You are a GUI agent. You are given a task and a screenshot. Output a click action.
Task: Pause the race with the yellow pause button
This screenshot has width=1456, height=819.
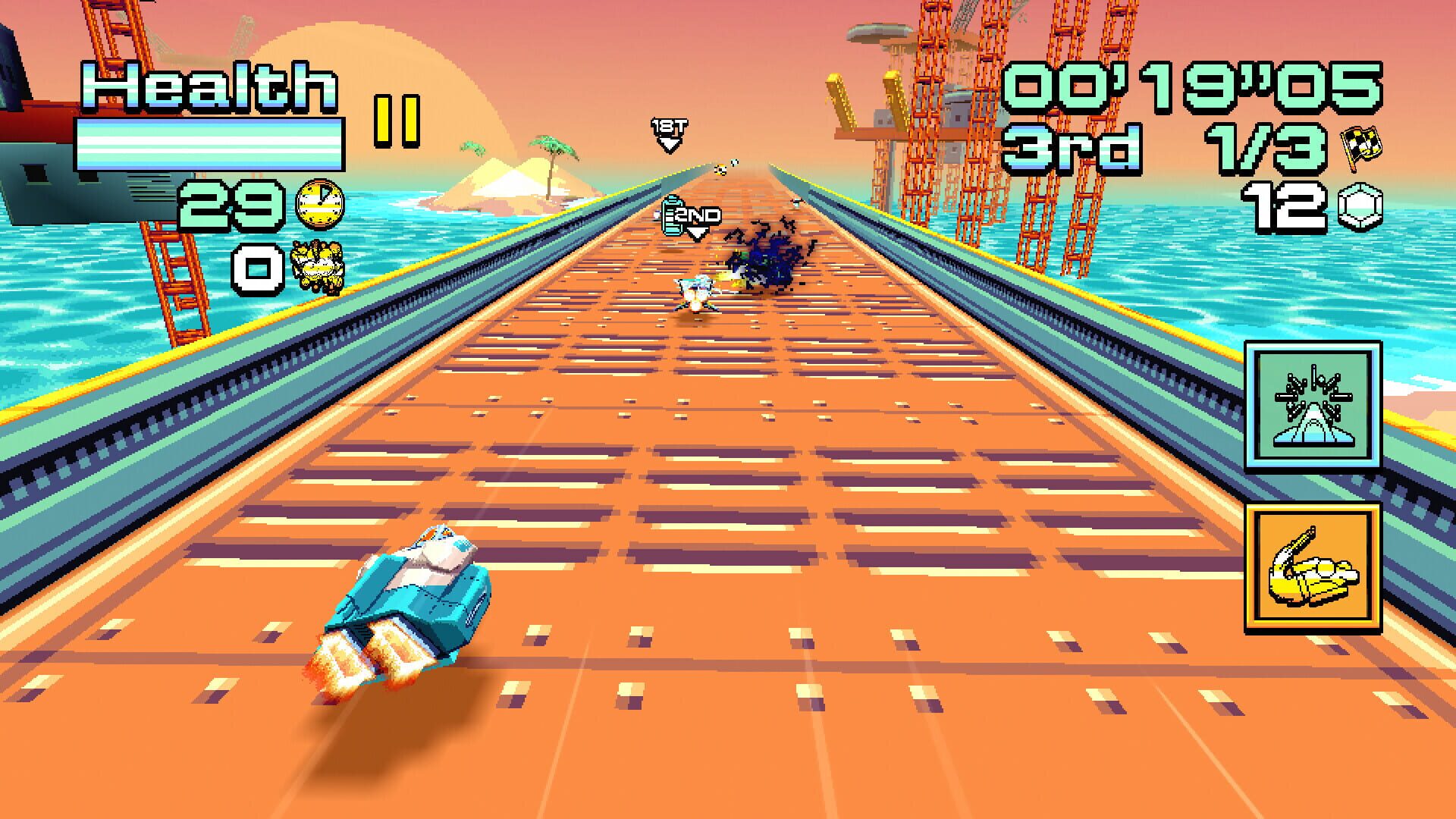pos(396,121)
